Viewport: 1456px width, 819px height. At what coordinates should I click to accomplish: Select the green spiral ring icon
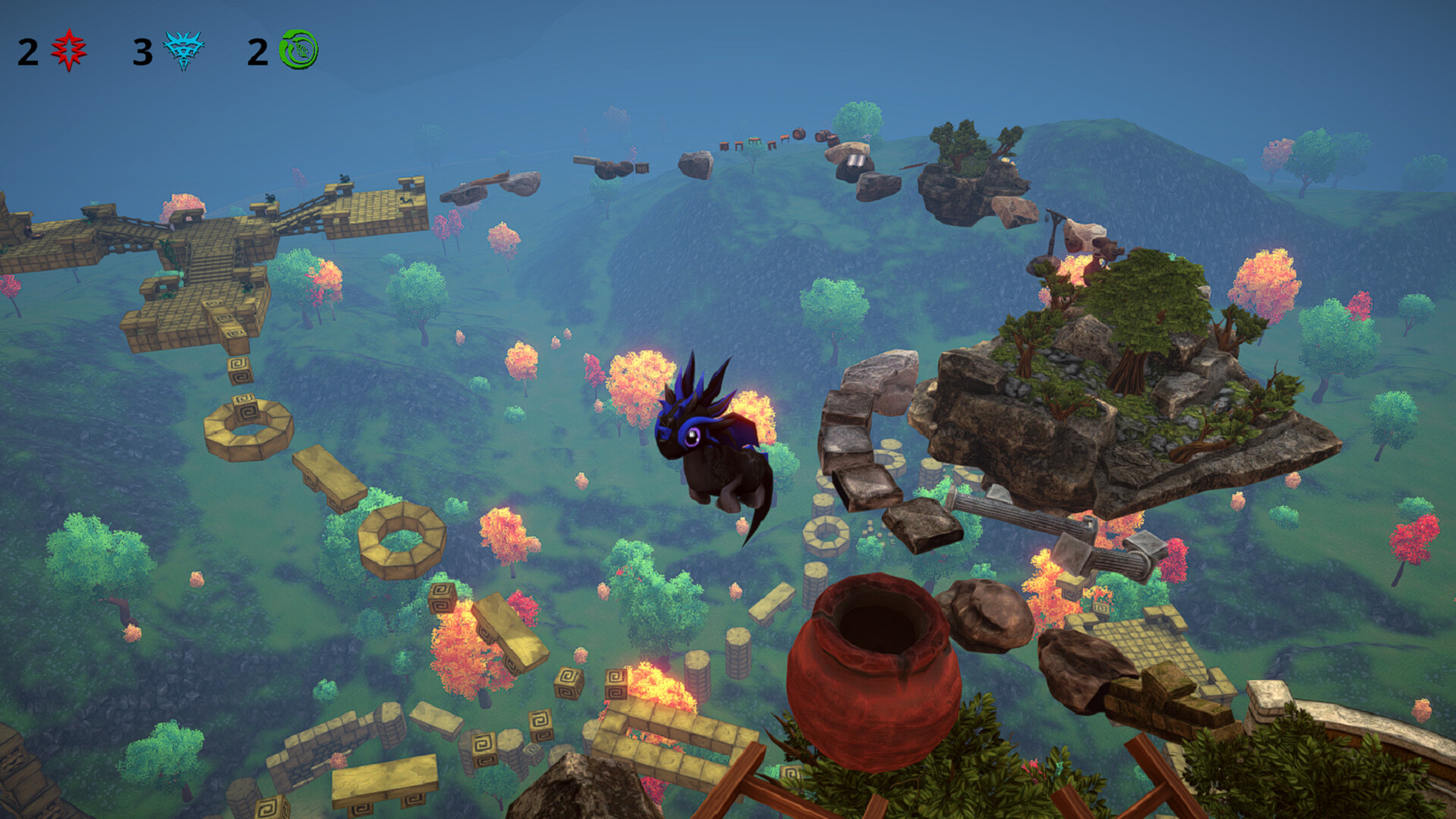(297, 49)
